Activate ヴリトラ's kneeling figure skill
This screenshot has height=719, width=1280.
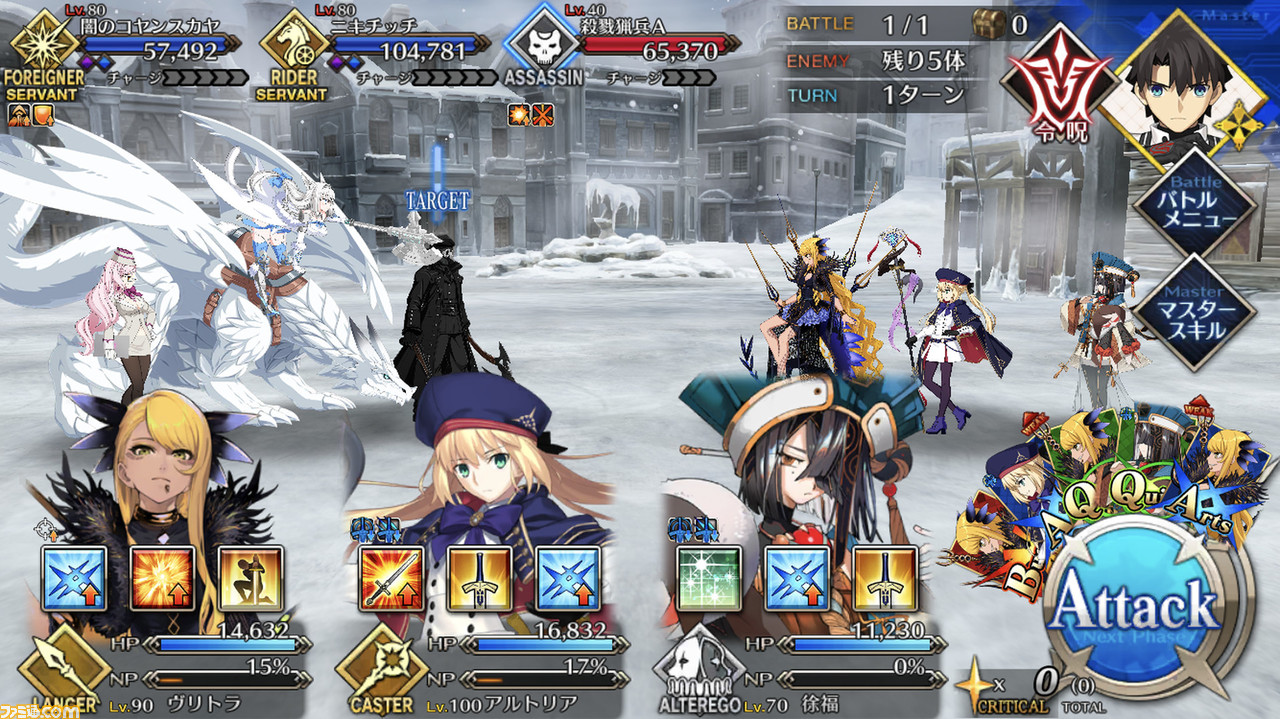250,579
